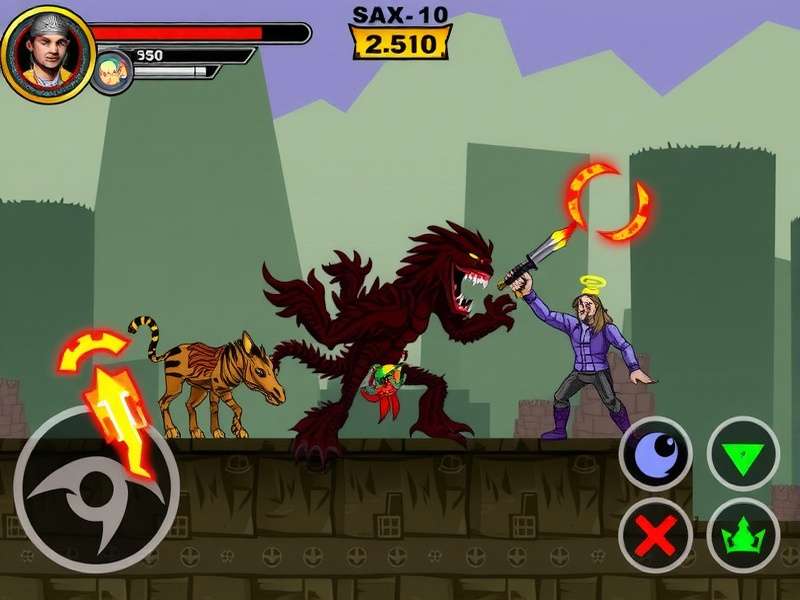
Task: Hit the red X action button
Action: point(655,535)
